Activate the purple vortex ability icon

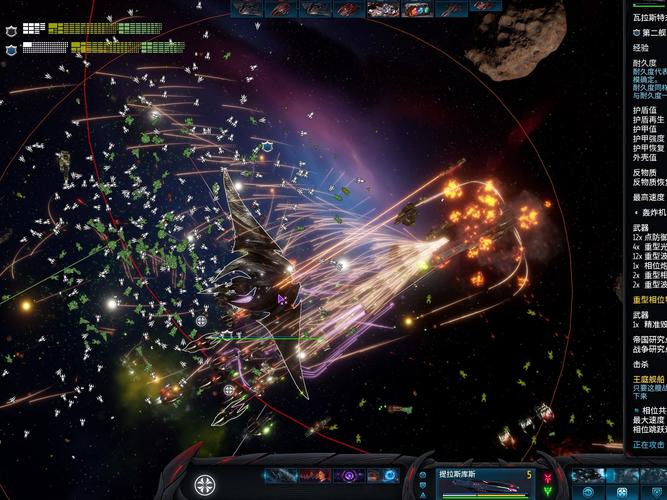(x=349, y=476)
